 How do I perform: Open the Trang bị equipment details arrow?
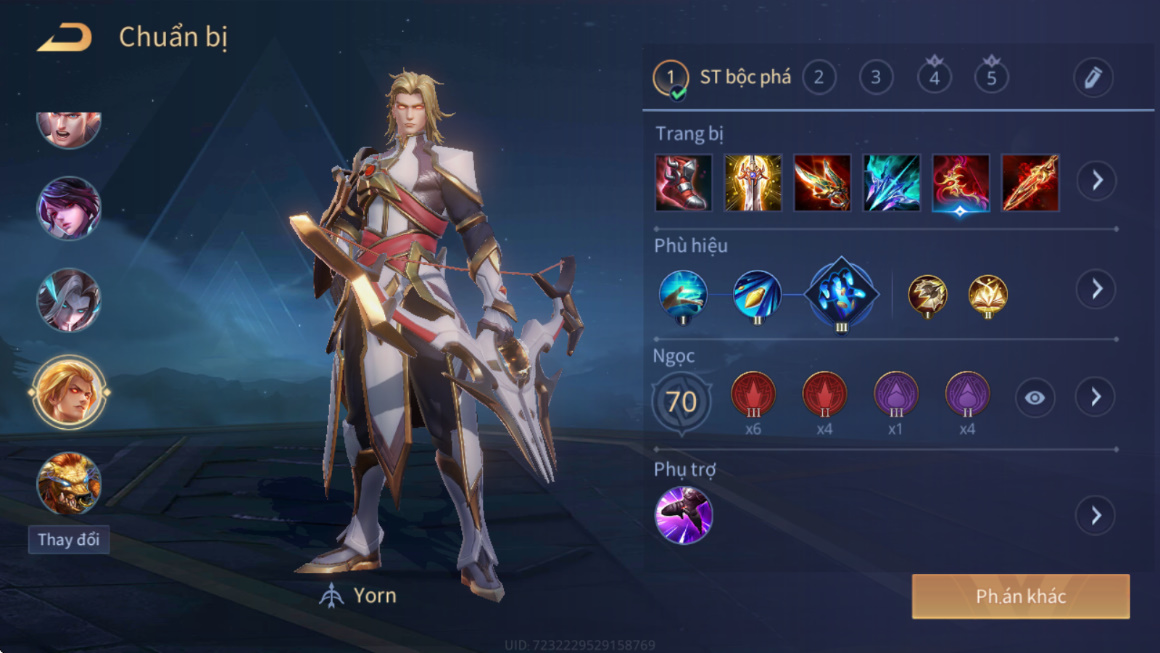1096,181
